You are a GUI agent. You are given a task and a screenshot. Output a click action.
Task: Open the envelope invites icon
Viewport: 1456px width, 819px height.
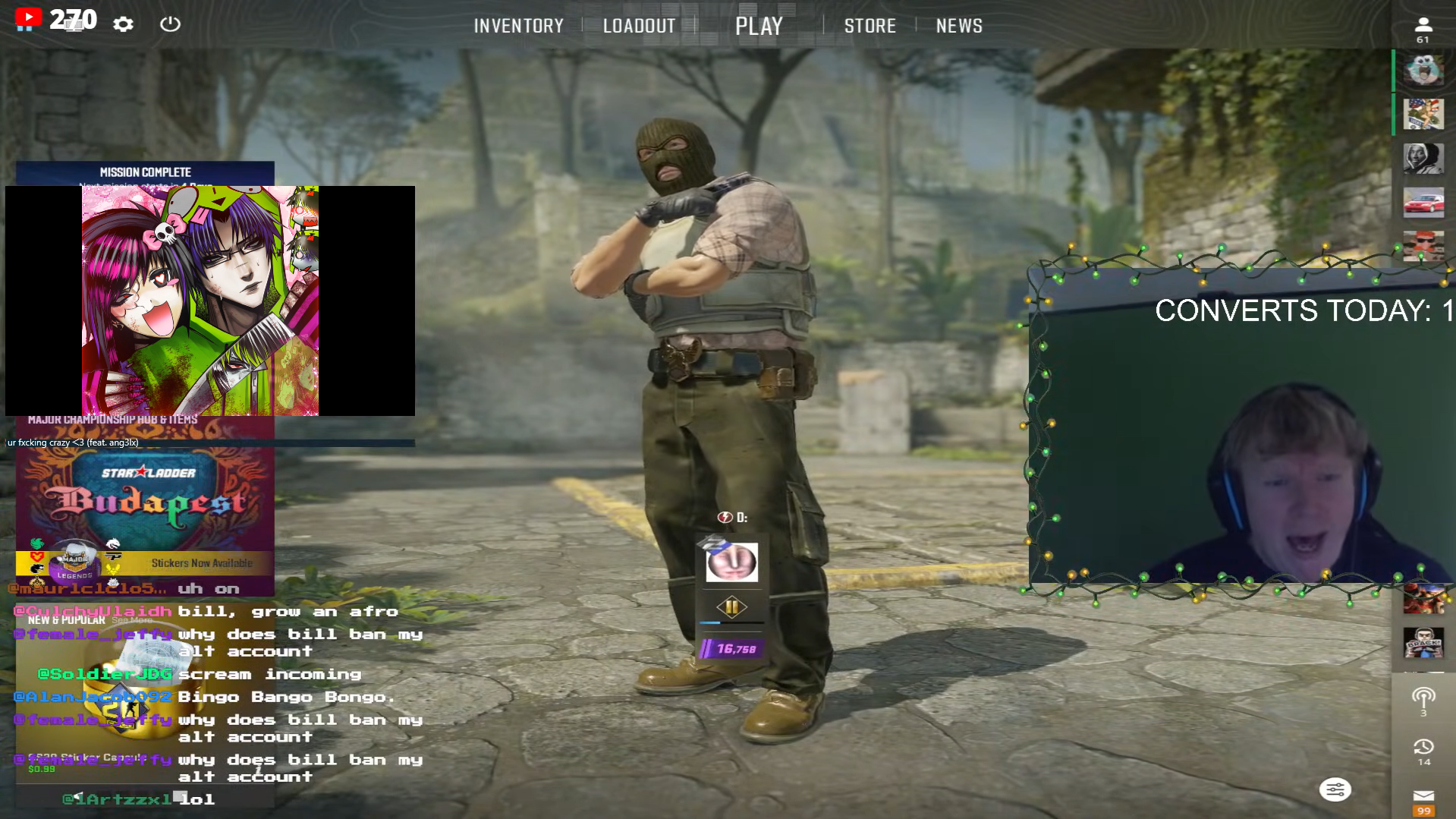1423,796
